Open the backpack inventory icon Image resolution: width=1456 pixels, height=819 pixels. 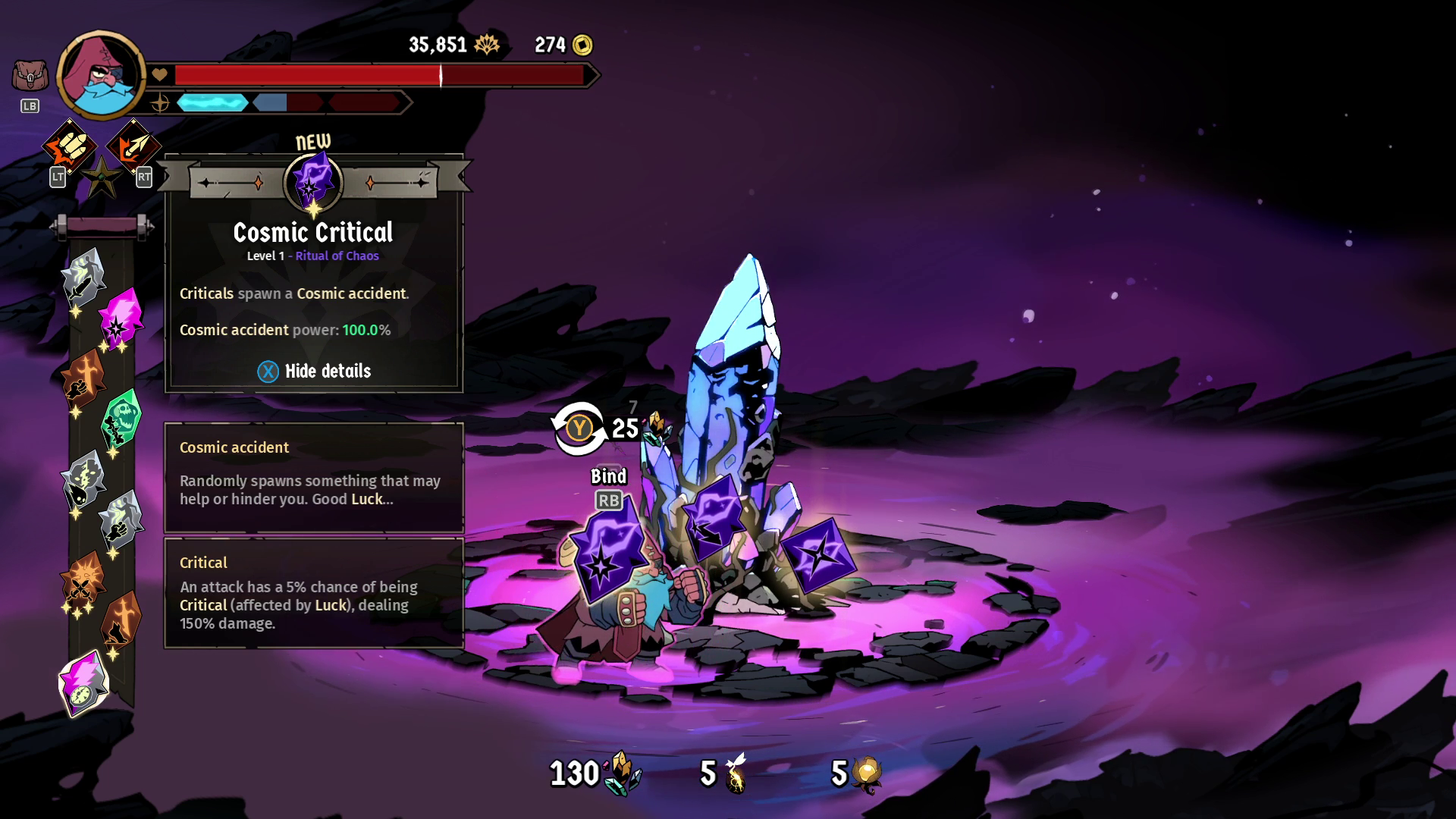click(30, 77)
